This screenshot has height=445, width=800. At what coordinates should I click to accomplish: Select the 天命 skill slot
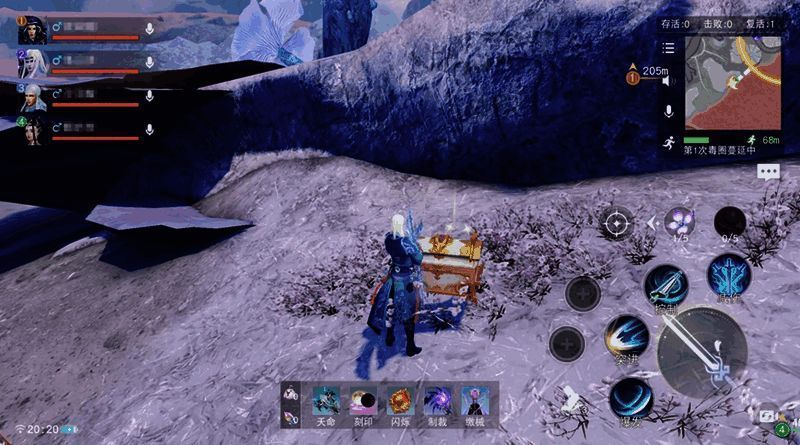pyautogui.click(x=326, y=401)
